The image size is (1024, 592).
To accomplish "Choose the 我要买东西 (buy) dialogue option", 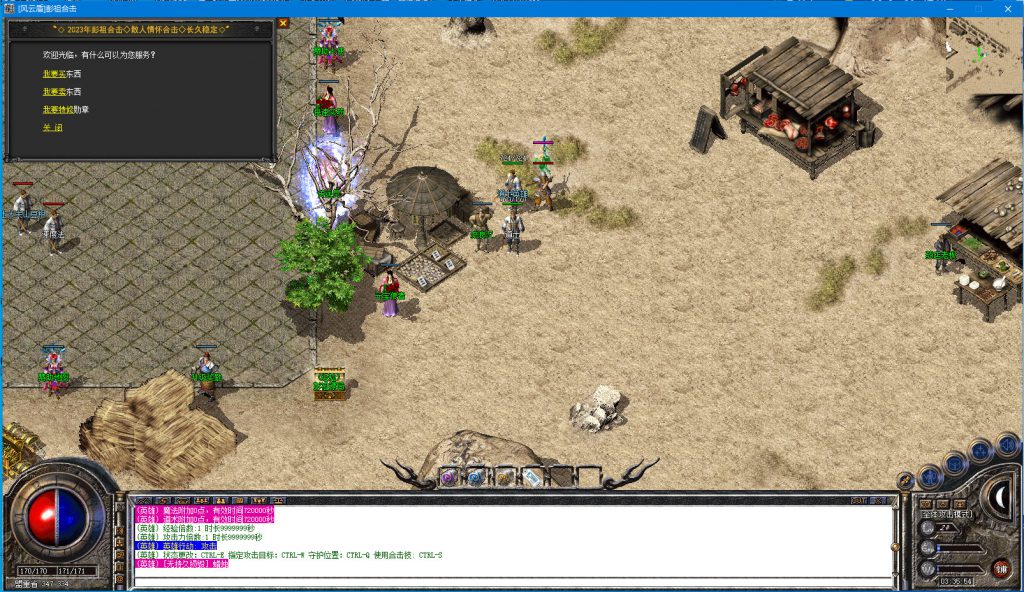I will coord(61,73).
